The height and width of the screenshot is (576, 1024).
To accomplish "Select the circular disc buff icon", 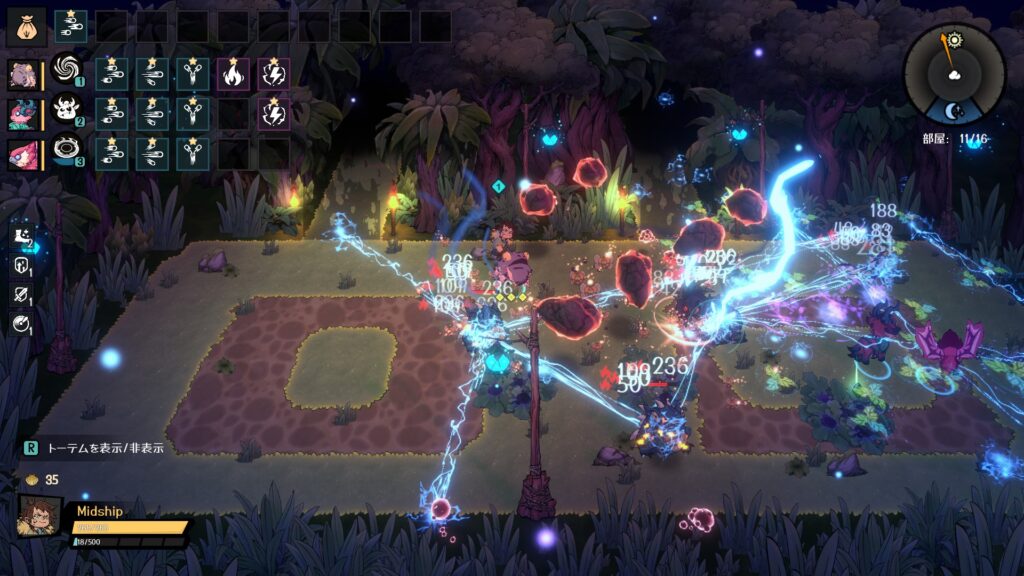I will (21, 322).
